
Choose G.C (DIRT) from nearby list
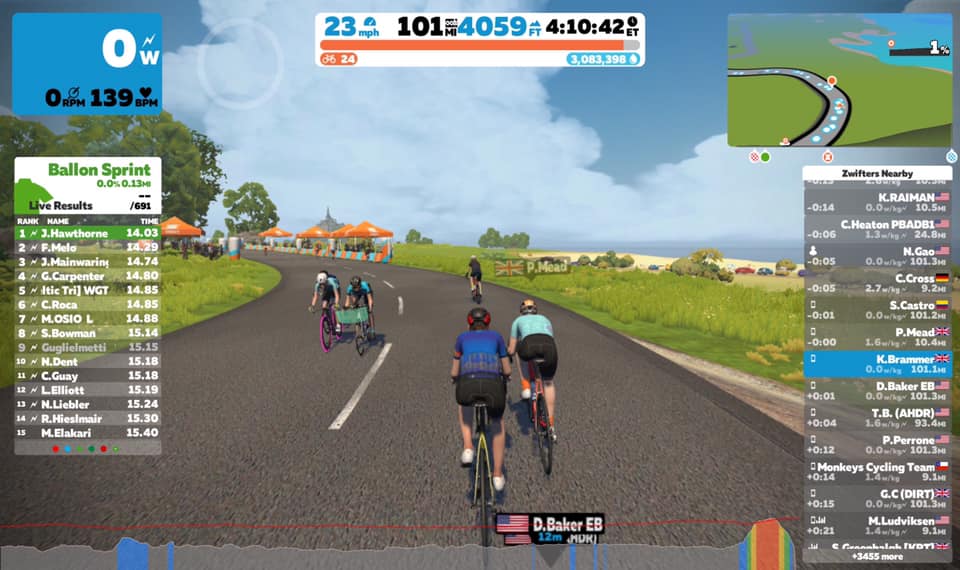coord(877,499)
